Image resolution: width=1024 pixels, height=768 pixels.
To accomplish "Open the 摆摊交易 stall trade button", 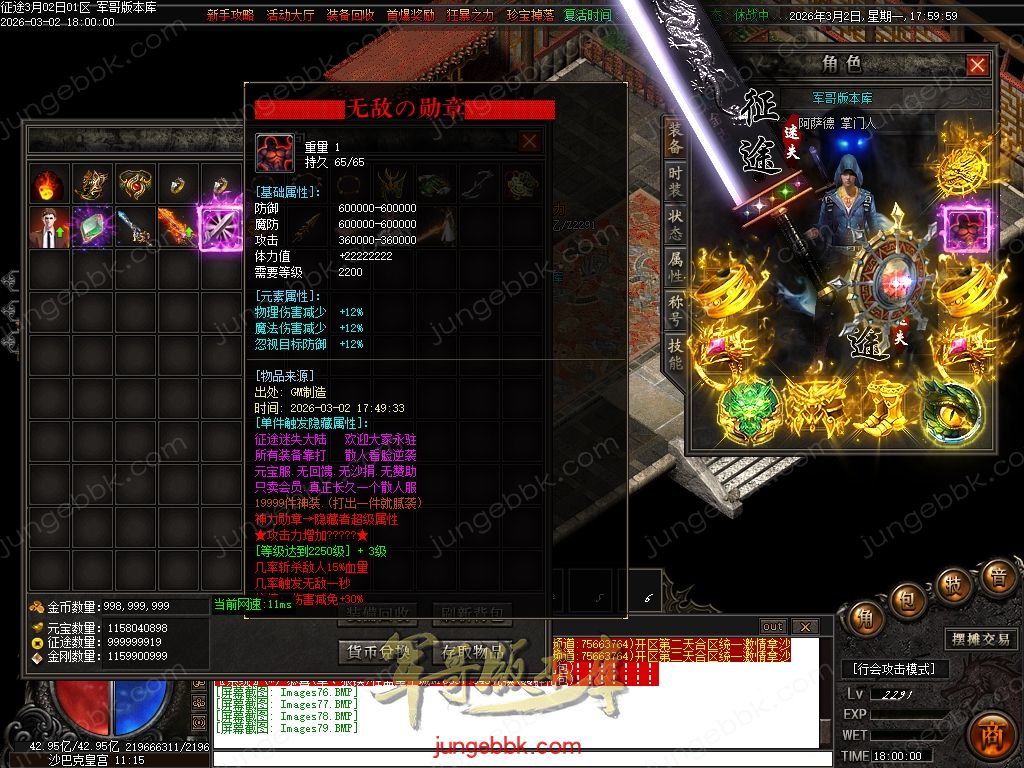I will click(979, 640).
